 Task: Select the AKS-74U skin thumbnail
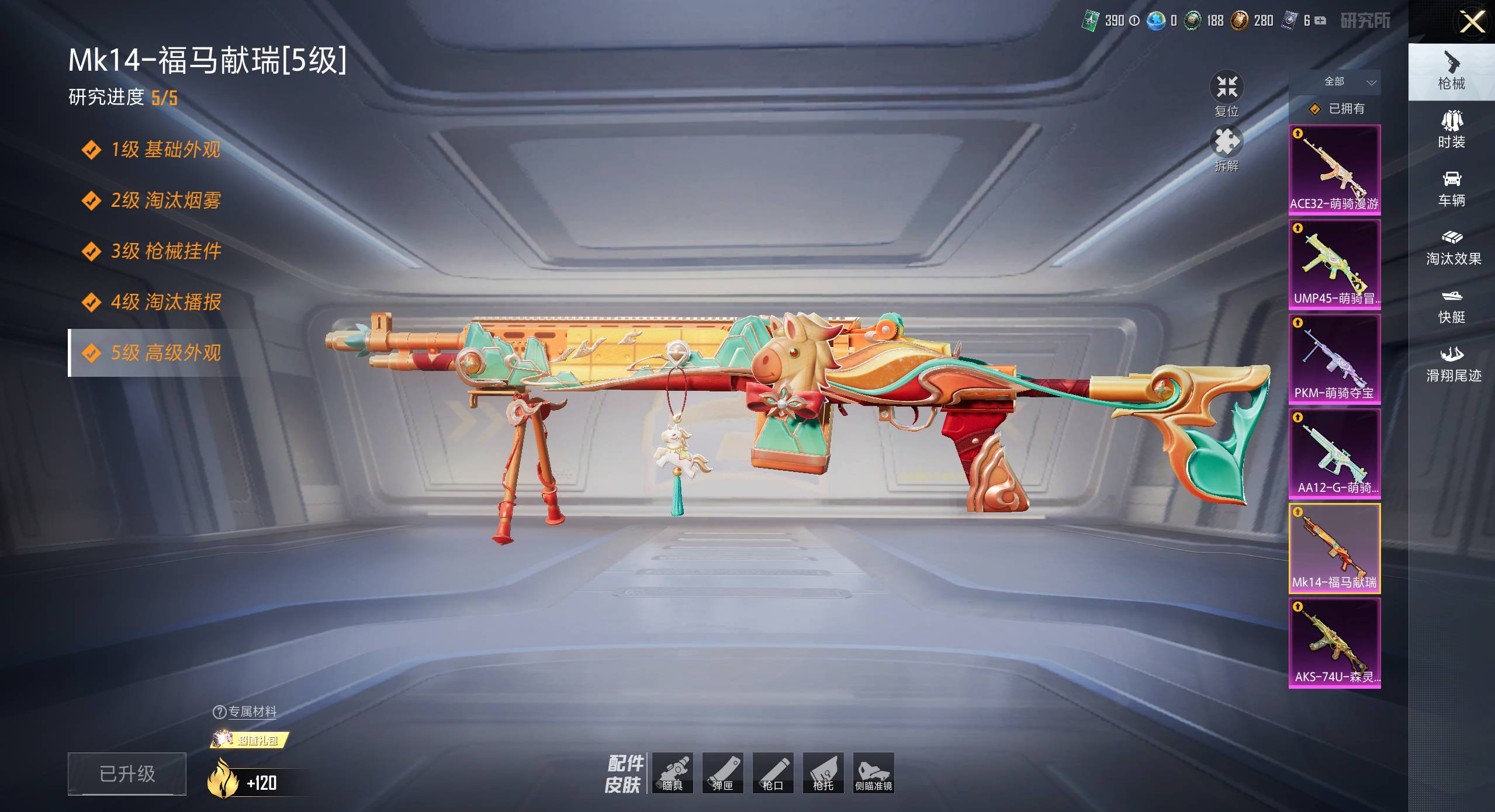click(x=1334, y=642)
